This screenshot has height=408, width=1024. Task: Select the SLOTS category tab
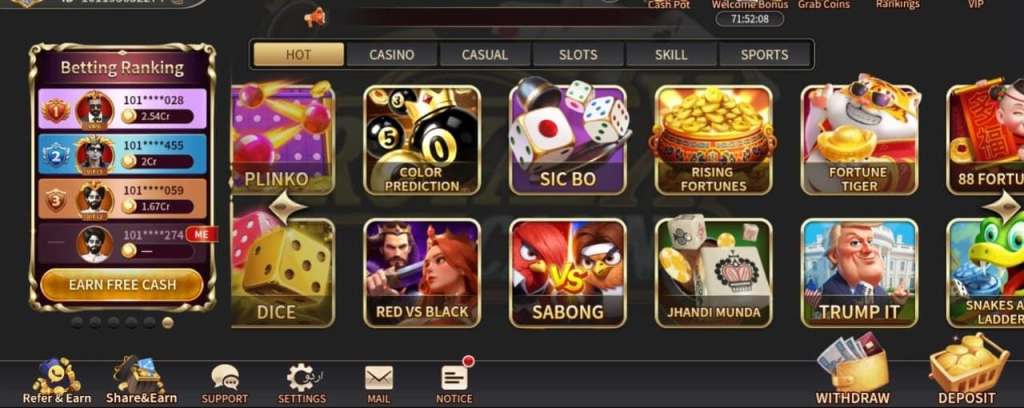[578, 55]
